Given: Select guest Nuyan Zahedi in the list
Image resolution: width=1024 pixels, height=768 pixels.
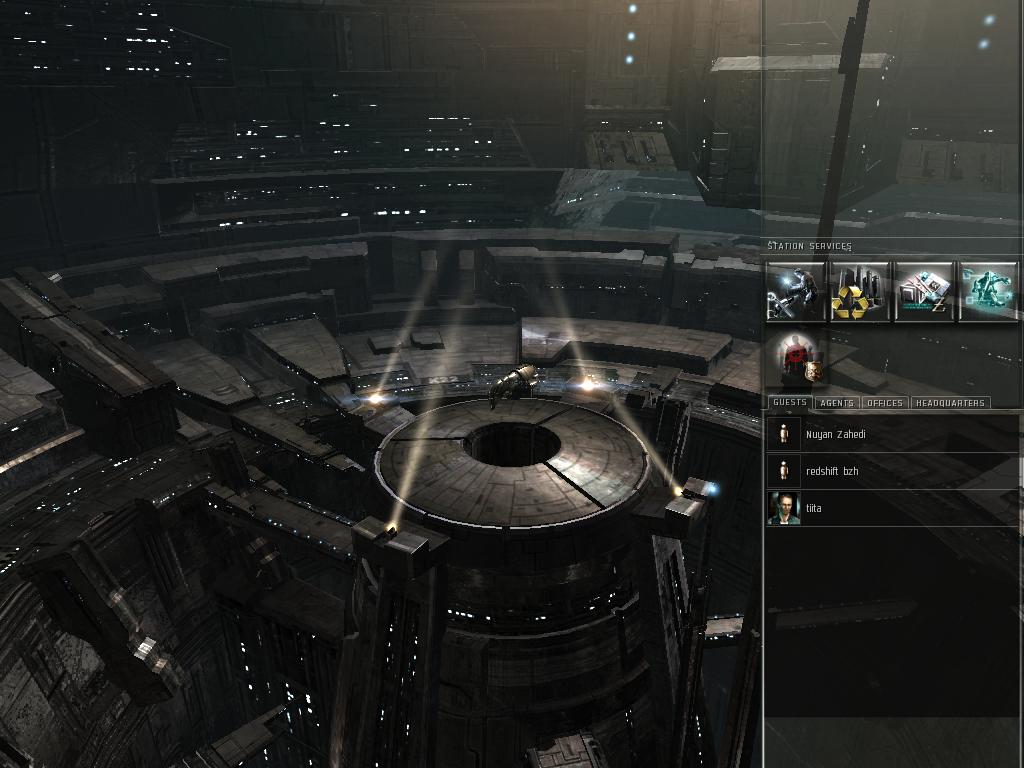Looking at the screenshot, I should [835, 434].
